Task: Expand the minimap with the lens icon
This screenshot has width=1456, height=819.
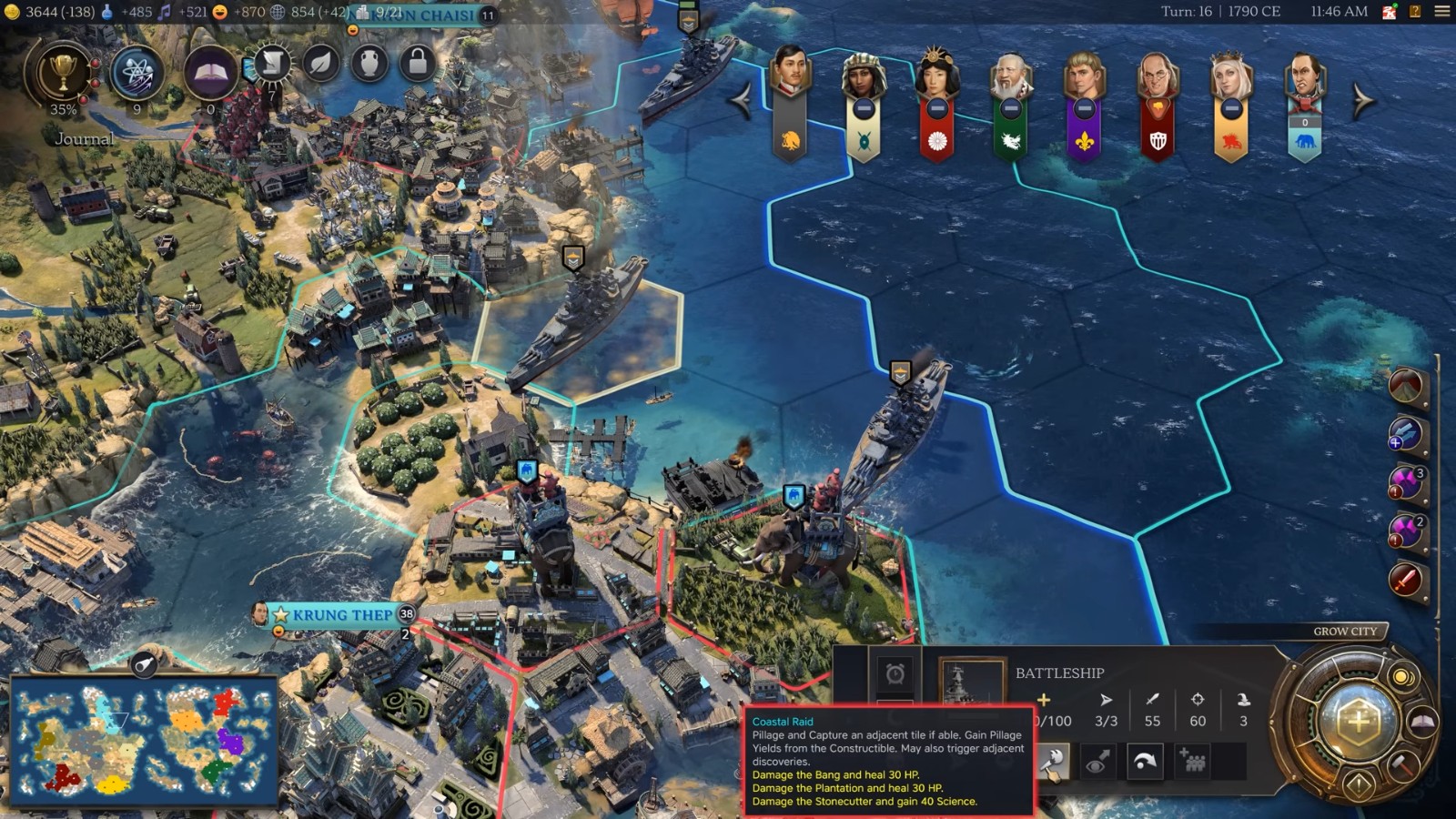Action: point(142,666)
